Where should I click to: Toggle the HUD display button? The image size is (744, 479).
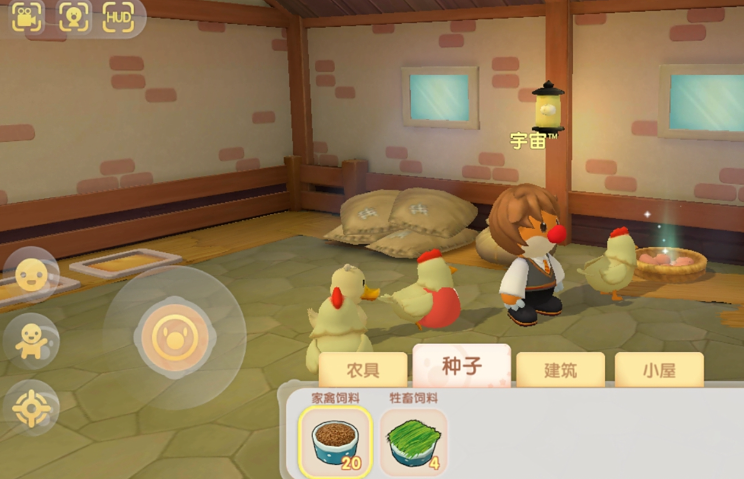click(118, 17)
